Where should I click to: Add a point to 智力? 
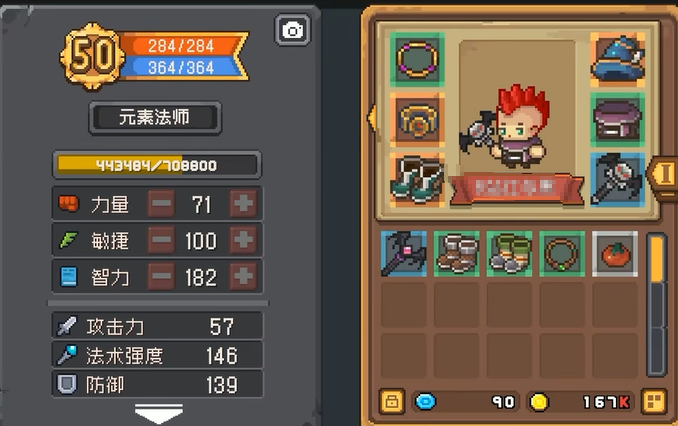(x=242, y=276)
